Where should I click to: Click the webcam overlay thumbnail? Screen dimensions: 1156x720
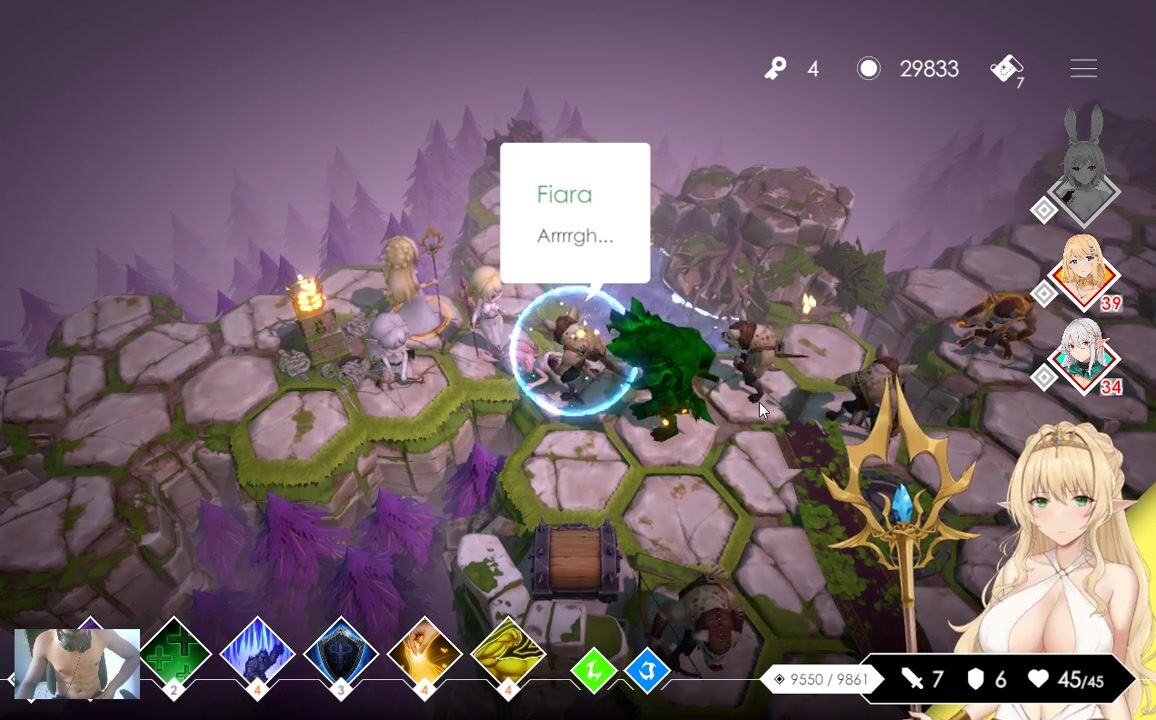point(77,663)
